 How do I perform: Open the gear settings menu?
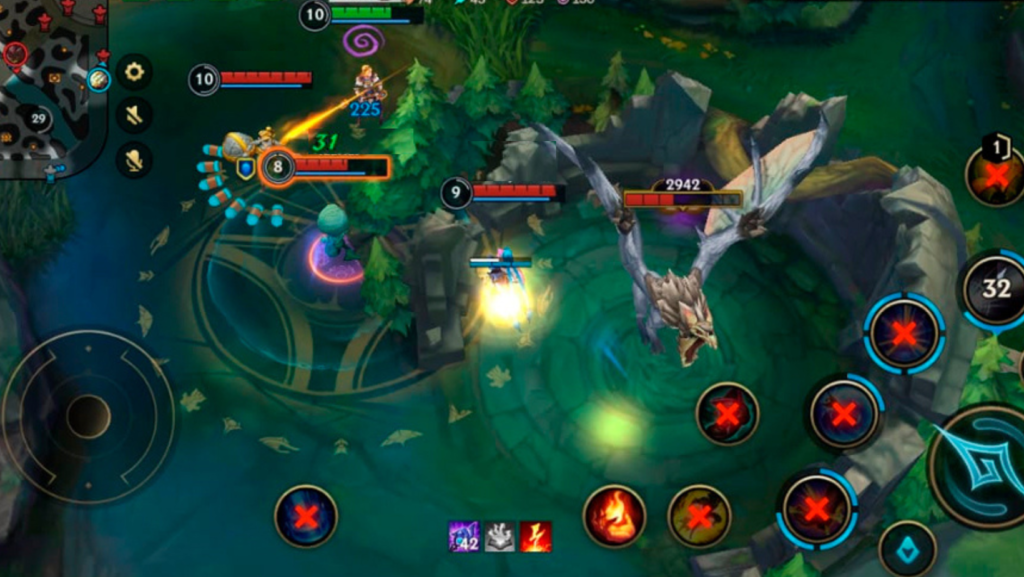[134, 71]
